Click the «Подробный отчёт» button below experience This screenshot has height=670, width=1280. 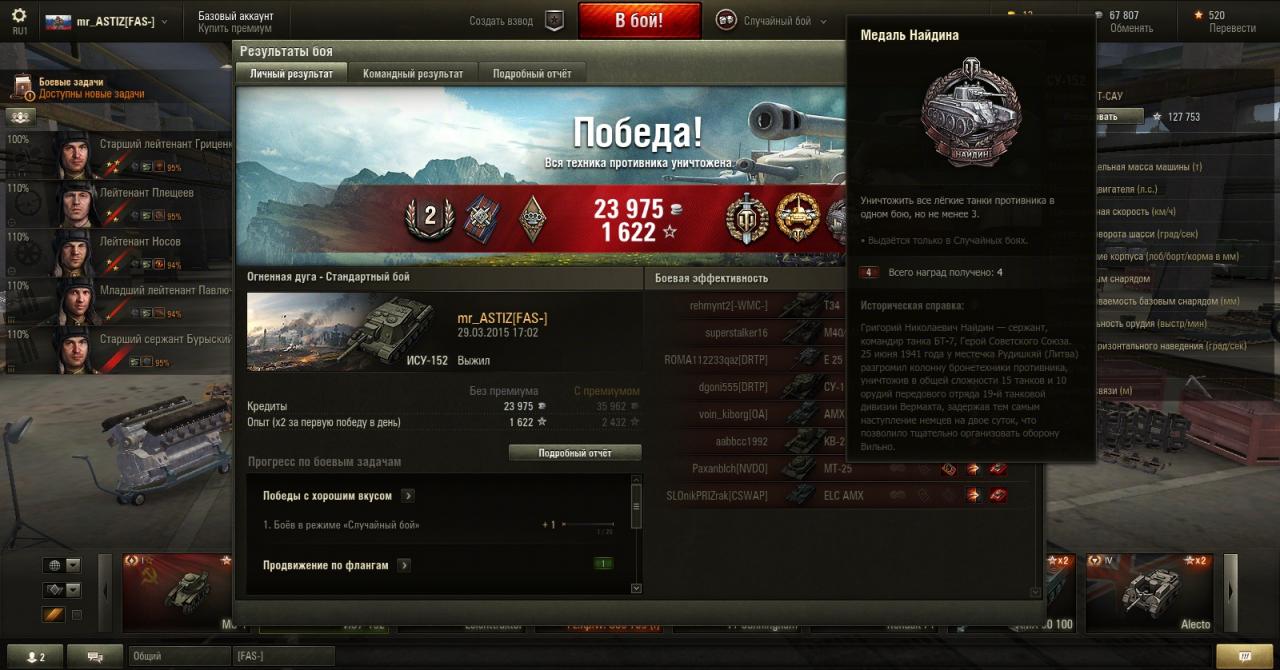pyautogui.click(x=575, y=453)
